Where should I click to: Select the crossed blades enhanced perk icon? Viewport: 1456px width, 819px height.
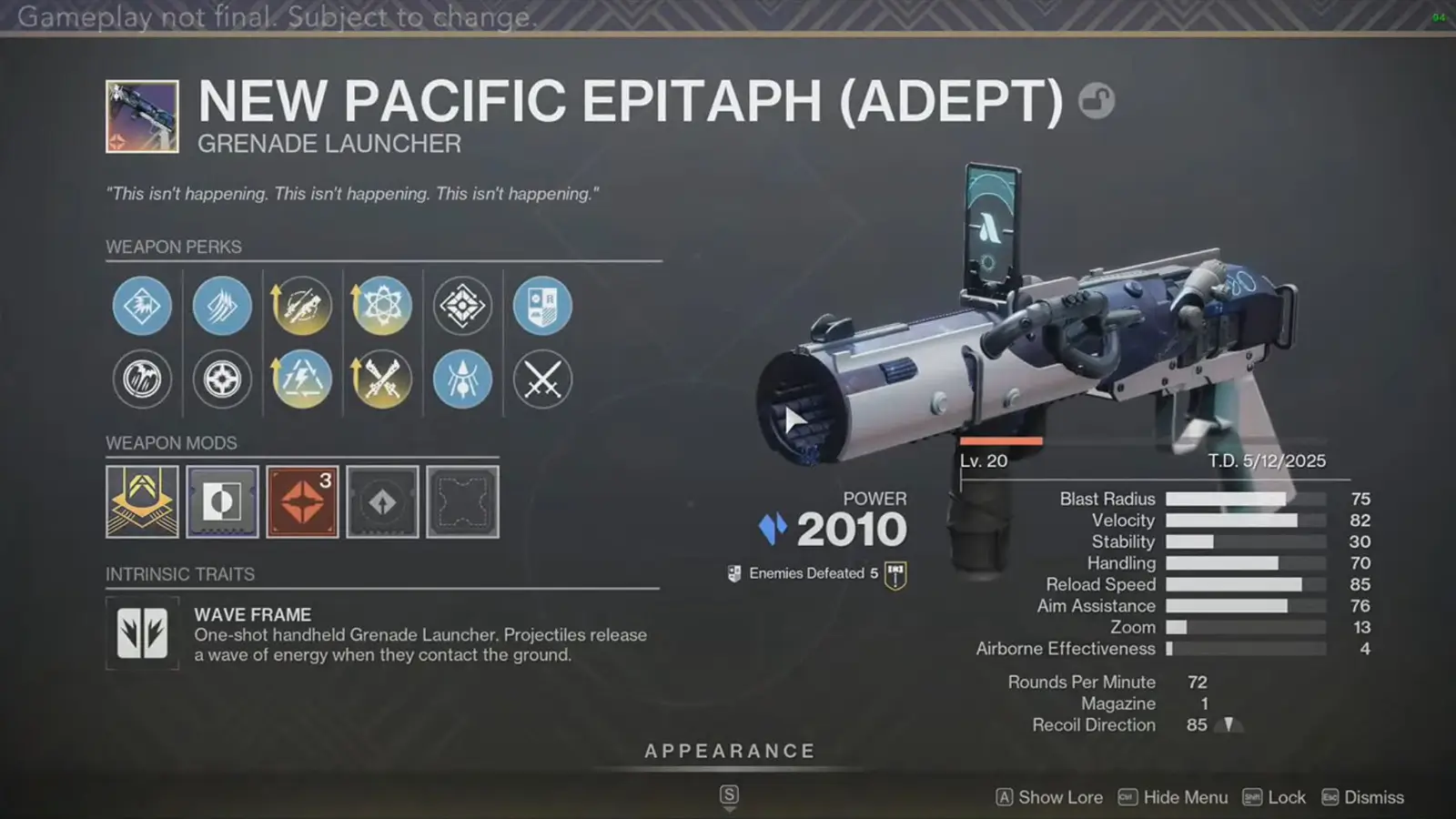point(381,379)
